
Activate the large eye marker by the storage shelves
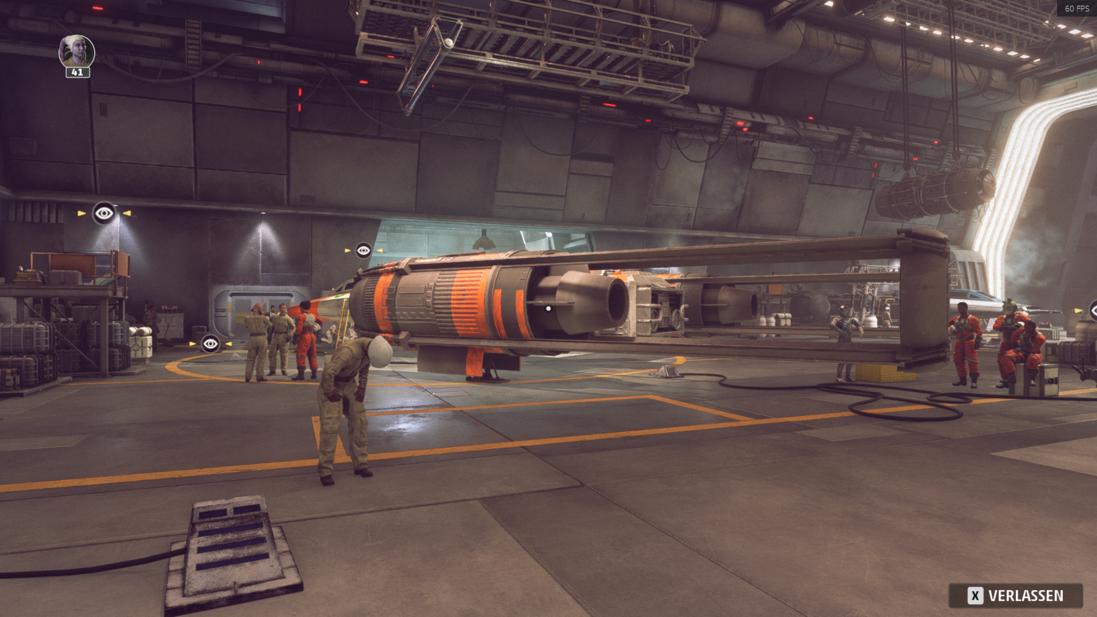point(104,213)
